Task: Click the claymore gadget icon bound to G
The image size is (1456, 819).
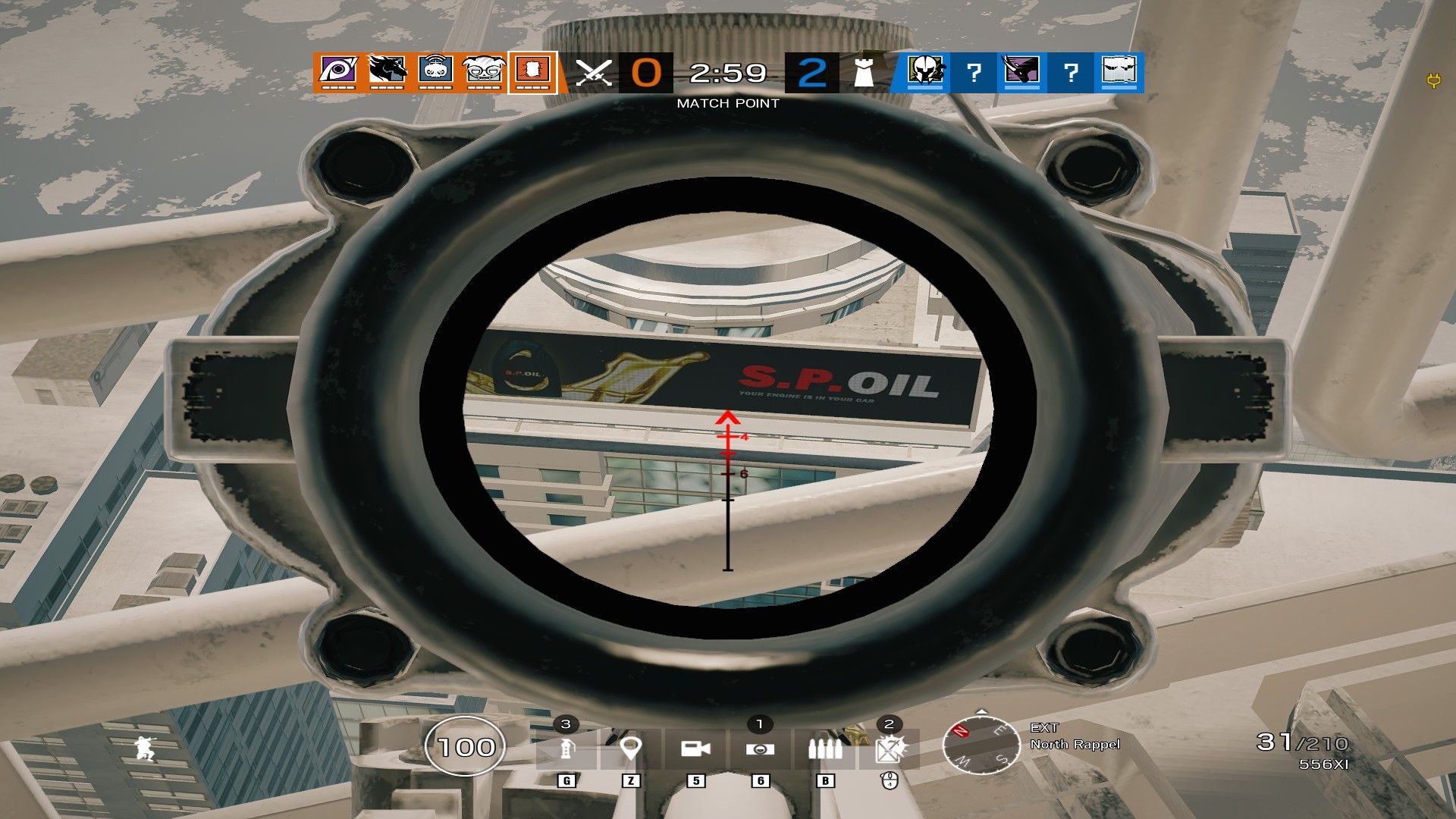Action: pos(565,747)
